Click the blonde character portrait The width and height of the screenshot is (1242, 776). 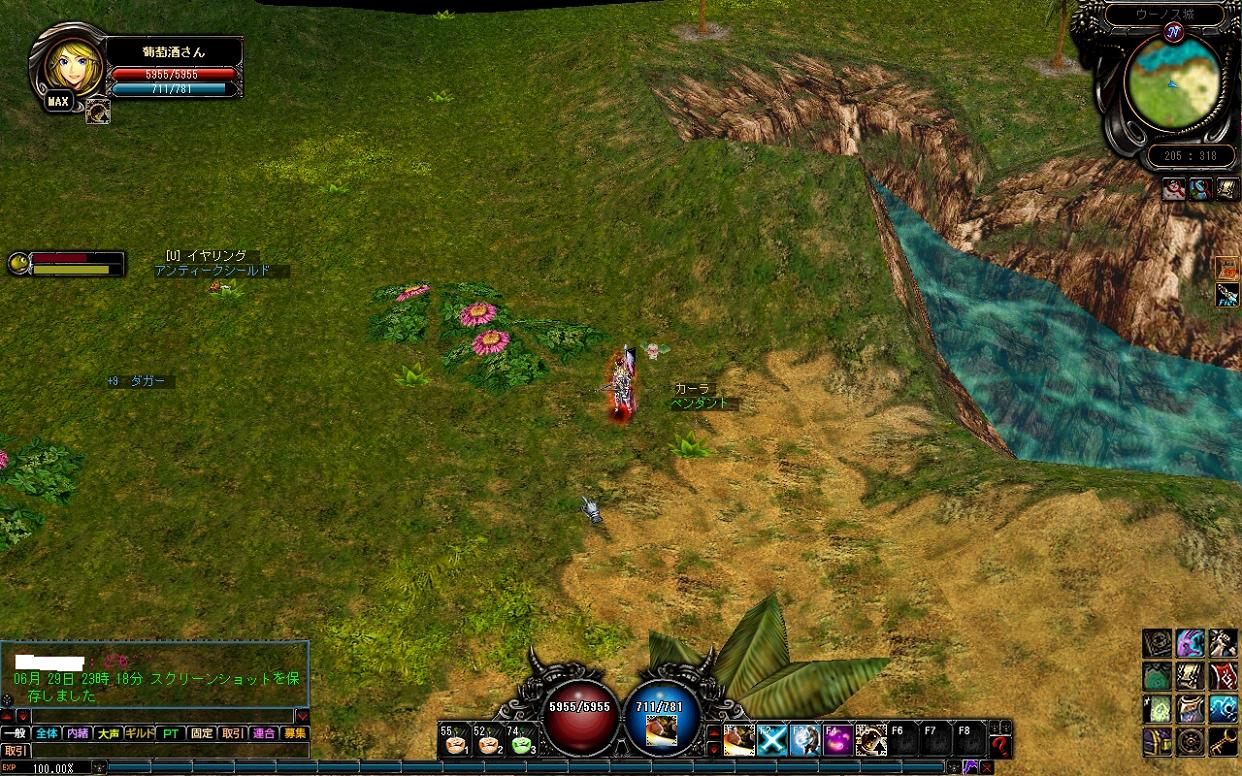(69, 64)
